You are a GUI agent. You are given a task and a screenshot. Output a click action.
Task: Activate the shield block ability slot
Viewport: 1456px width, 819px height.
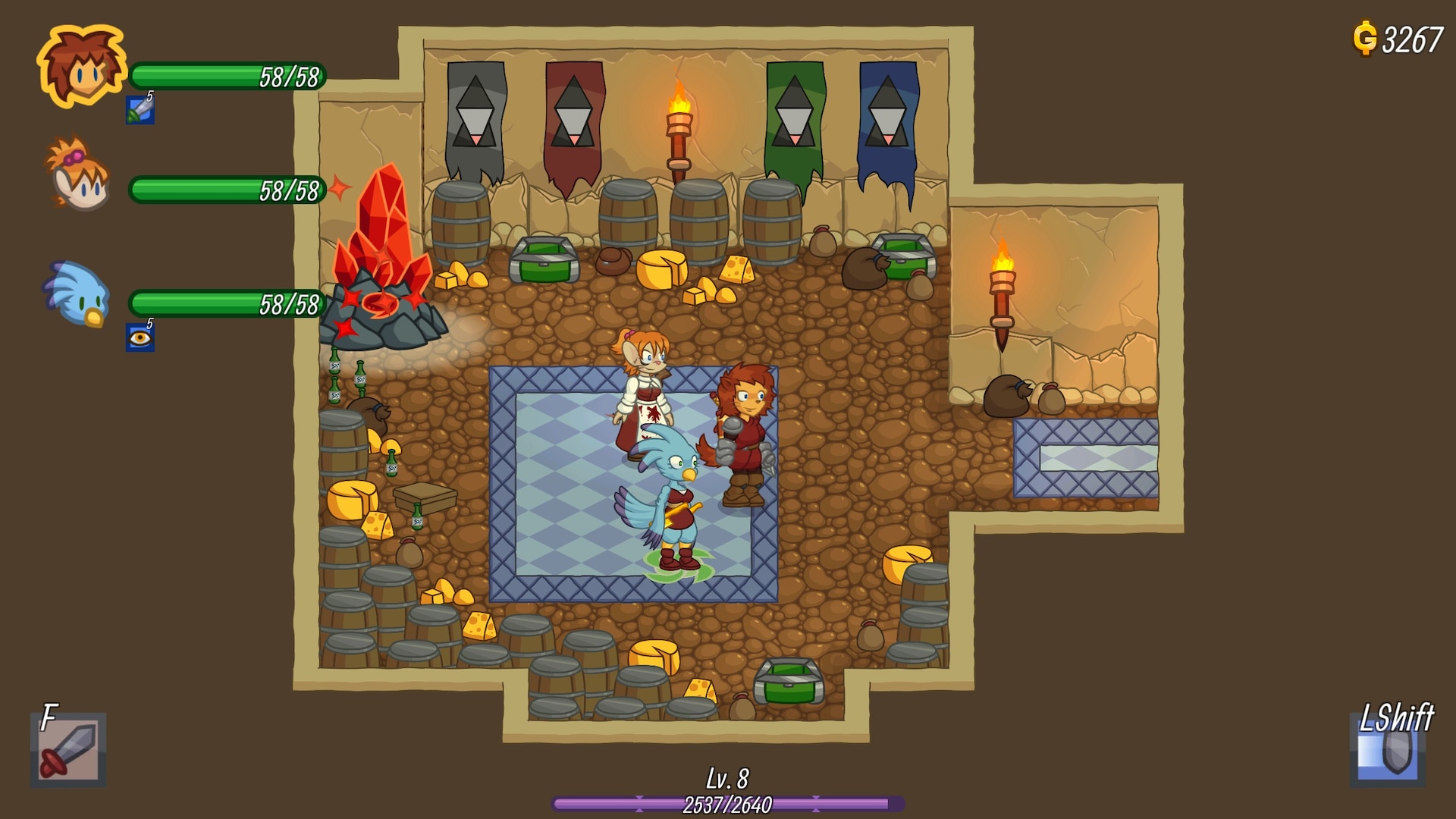click(x=1387, y=751)
